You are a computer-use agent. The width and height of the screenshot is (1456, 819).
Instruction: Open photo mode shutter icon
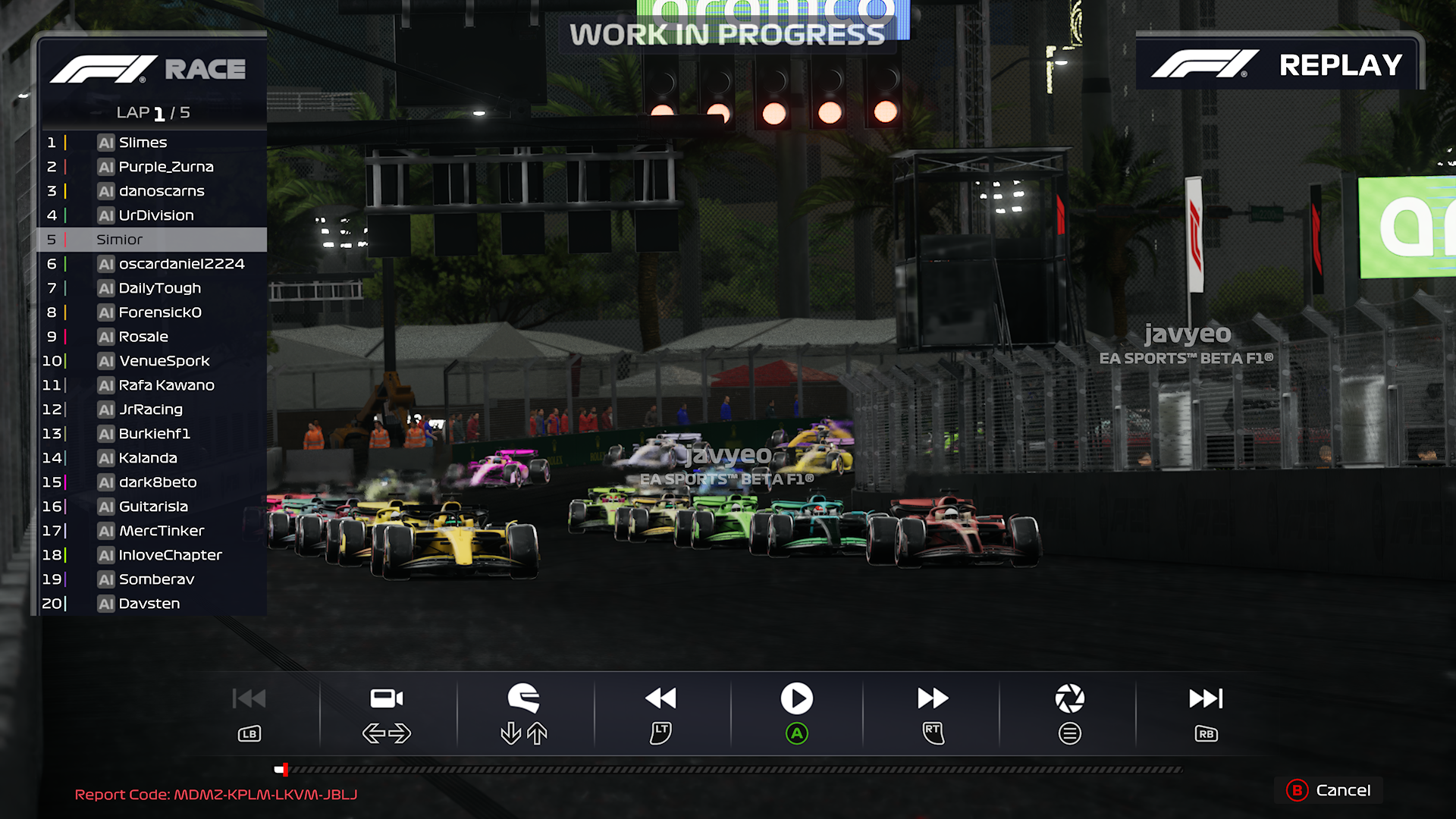(x=1069, y=698)
